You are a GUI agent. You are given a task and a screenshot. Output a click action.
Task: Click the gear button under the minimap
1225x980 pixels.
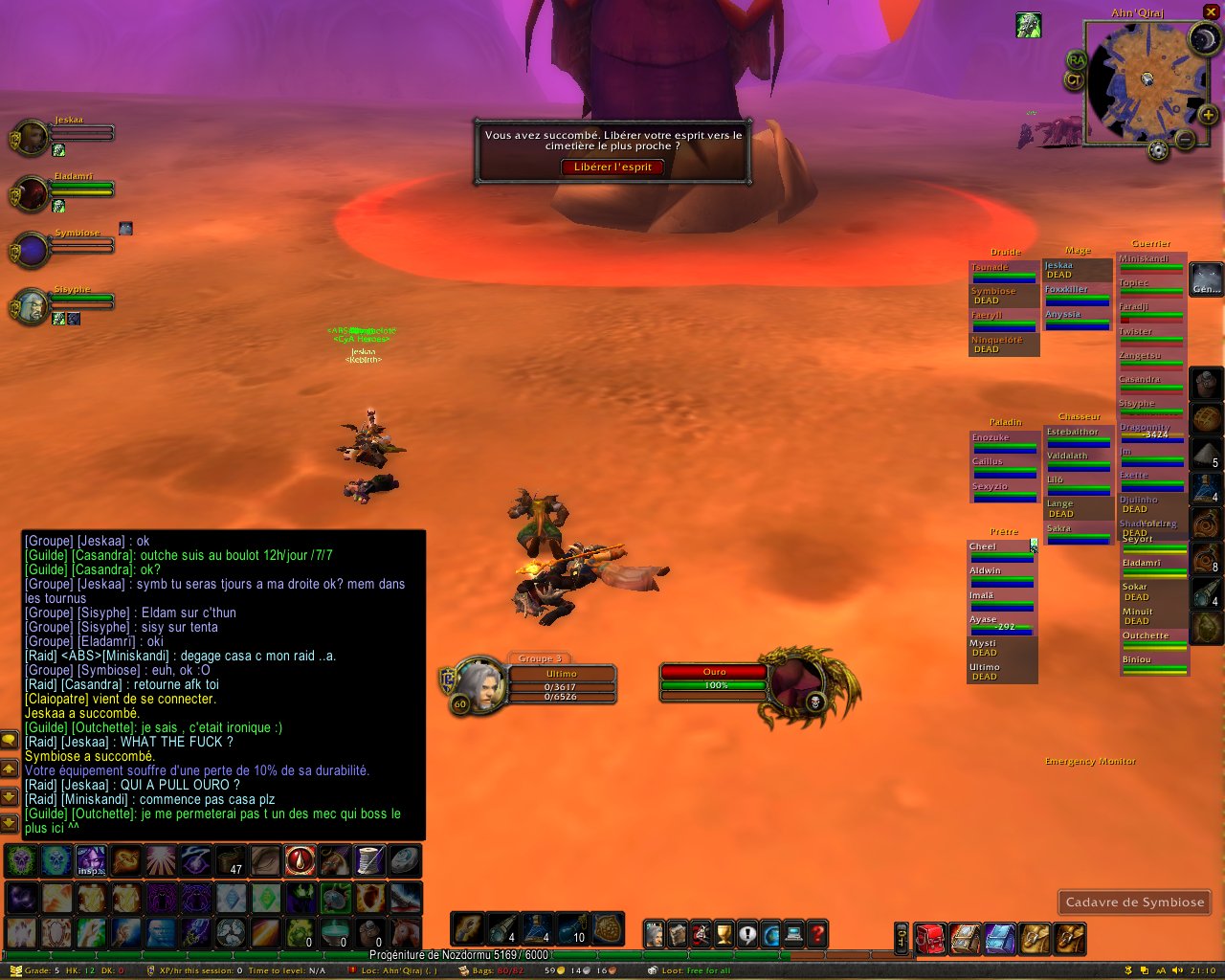(1158, 150)
